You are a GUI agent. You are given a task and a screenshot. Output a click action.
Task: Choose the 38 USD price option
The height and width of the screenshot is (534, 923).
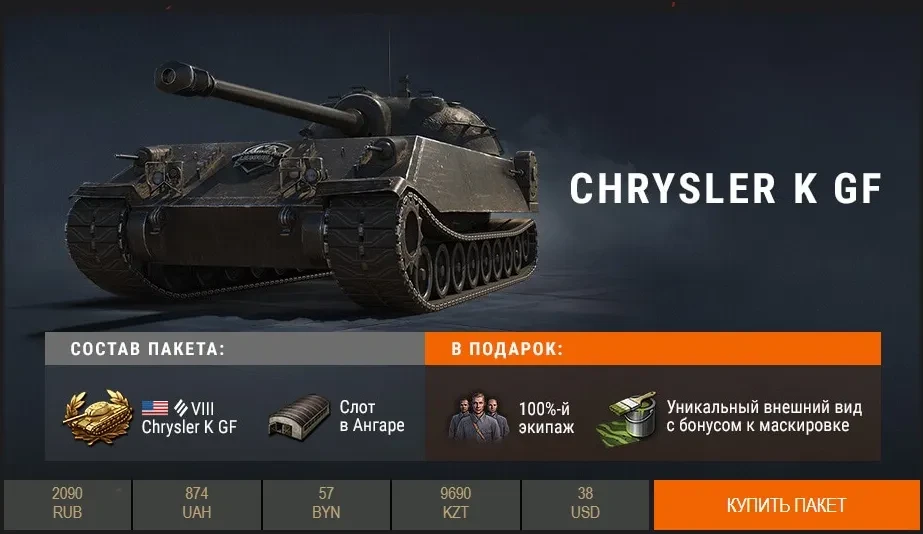click(585, 505)
